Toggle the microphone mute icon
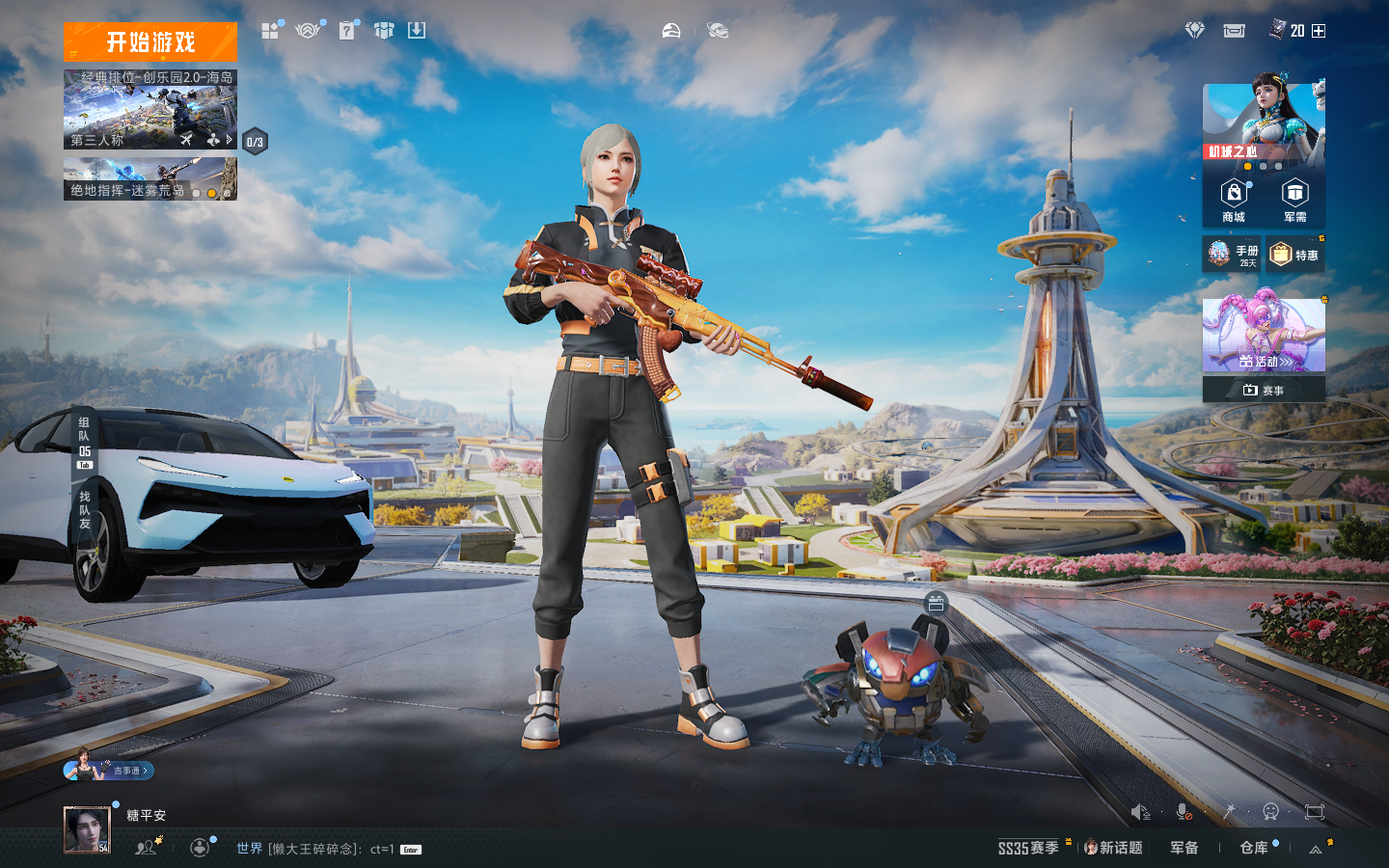 click(1184, 812)
